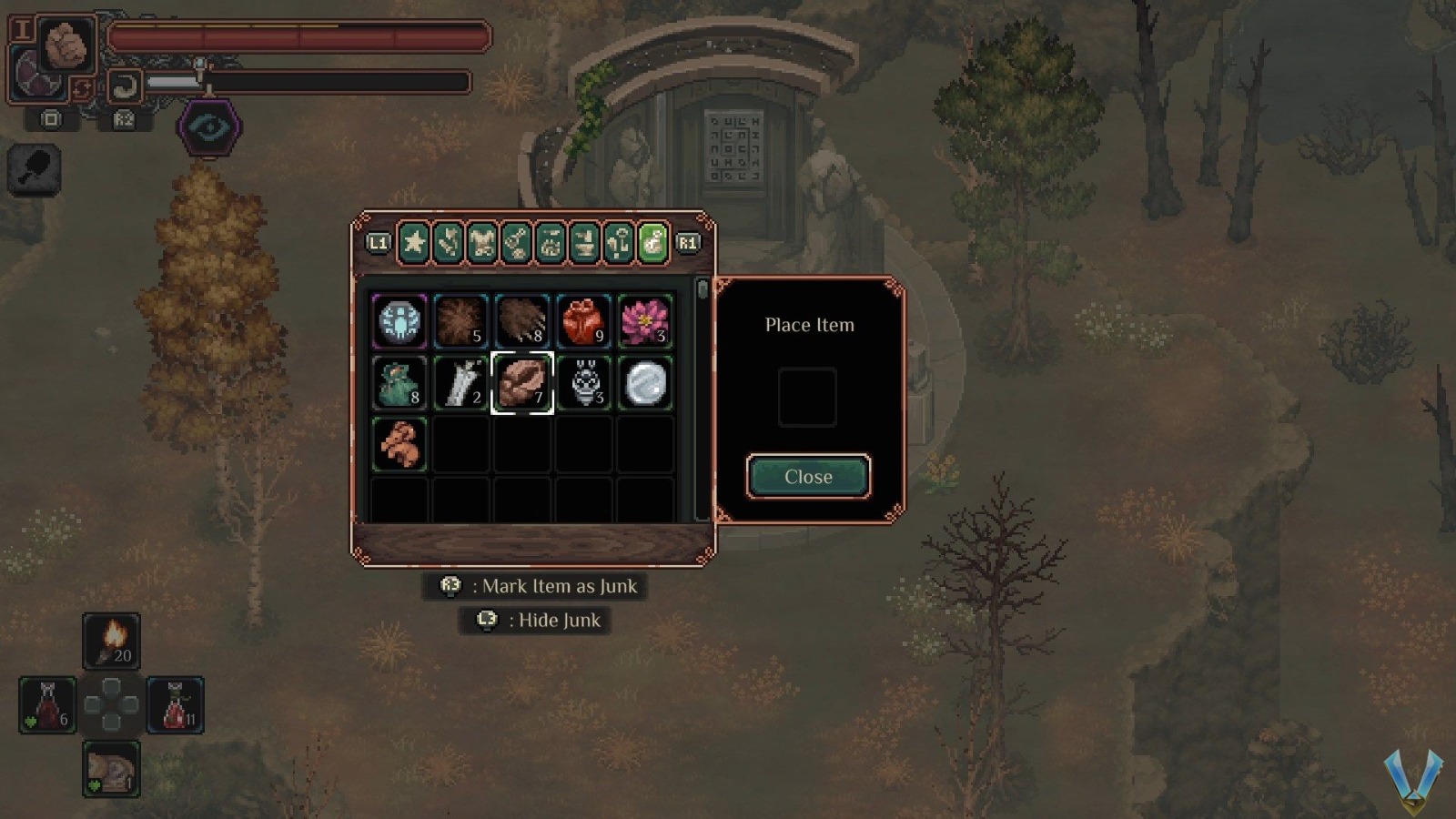
Task: Open the armor shirt category tab
Action: tap(482, 243)
